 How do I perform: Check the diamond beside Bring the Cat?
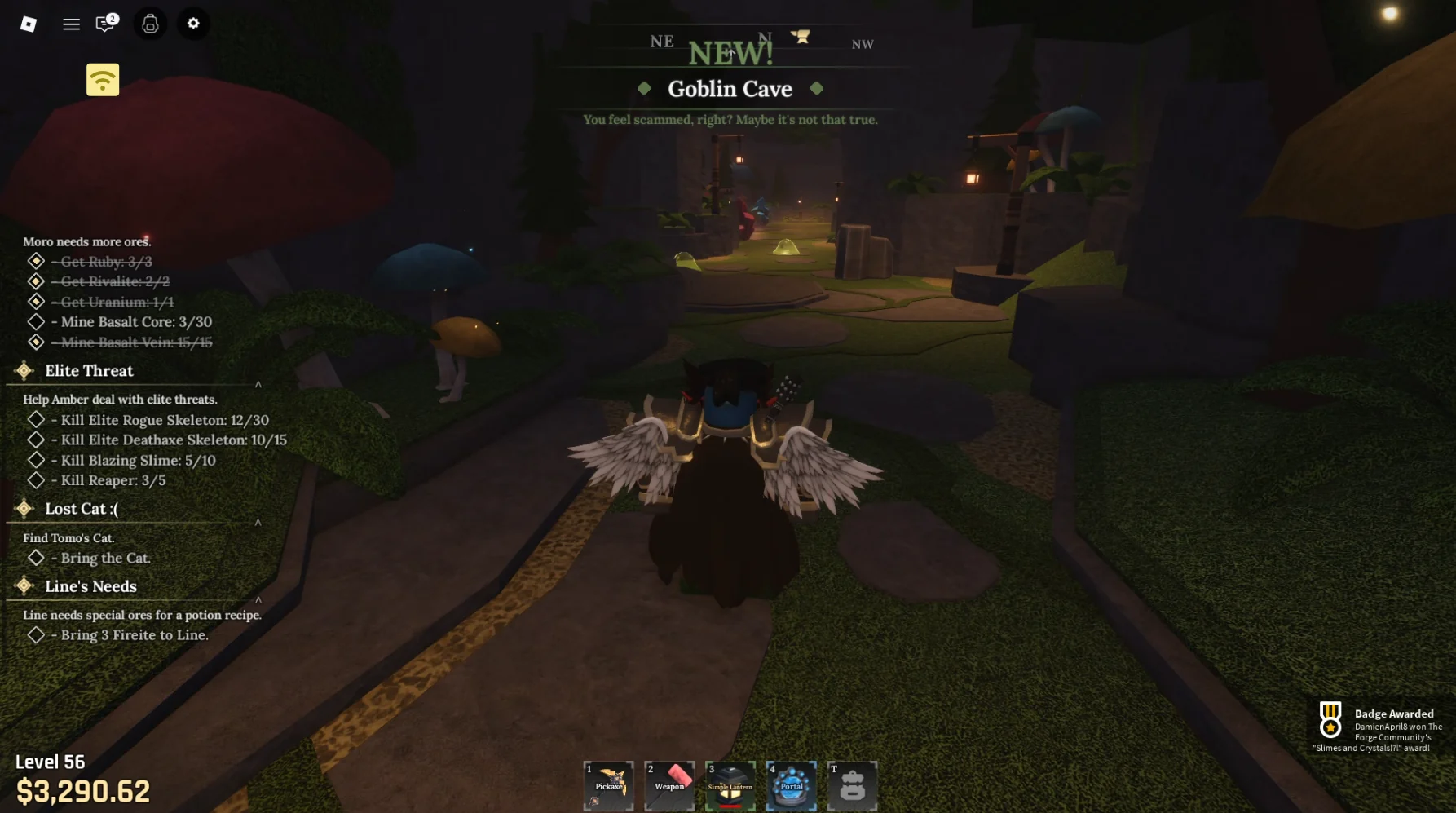tap(36, 558)
